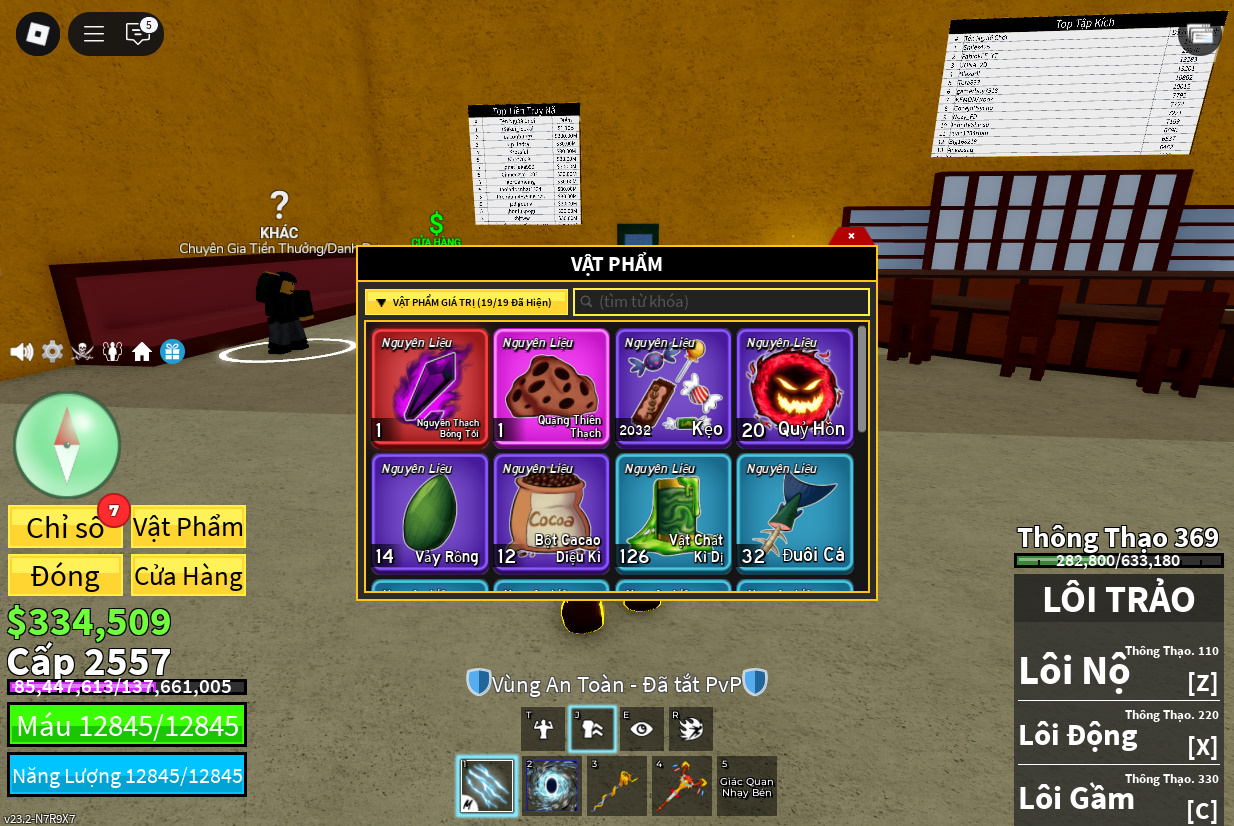The height and width of the screenshot is (826, 1234).
Task: Select the lightning ability in hotbar slot 1
Action: click(487, 786)
